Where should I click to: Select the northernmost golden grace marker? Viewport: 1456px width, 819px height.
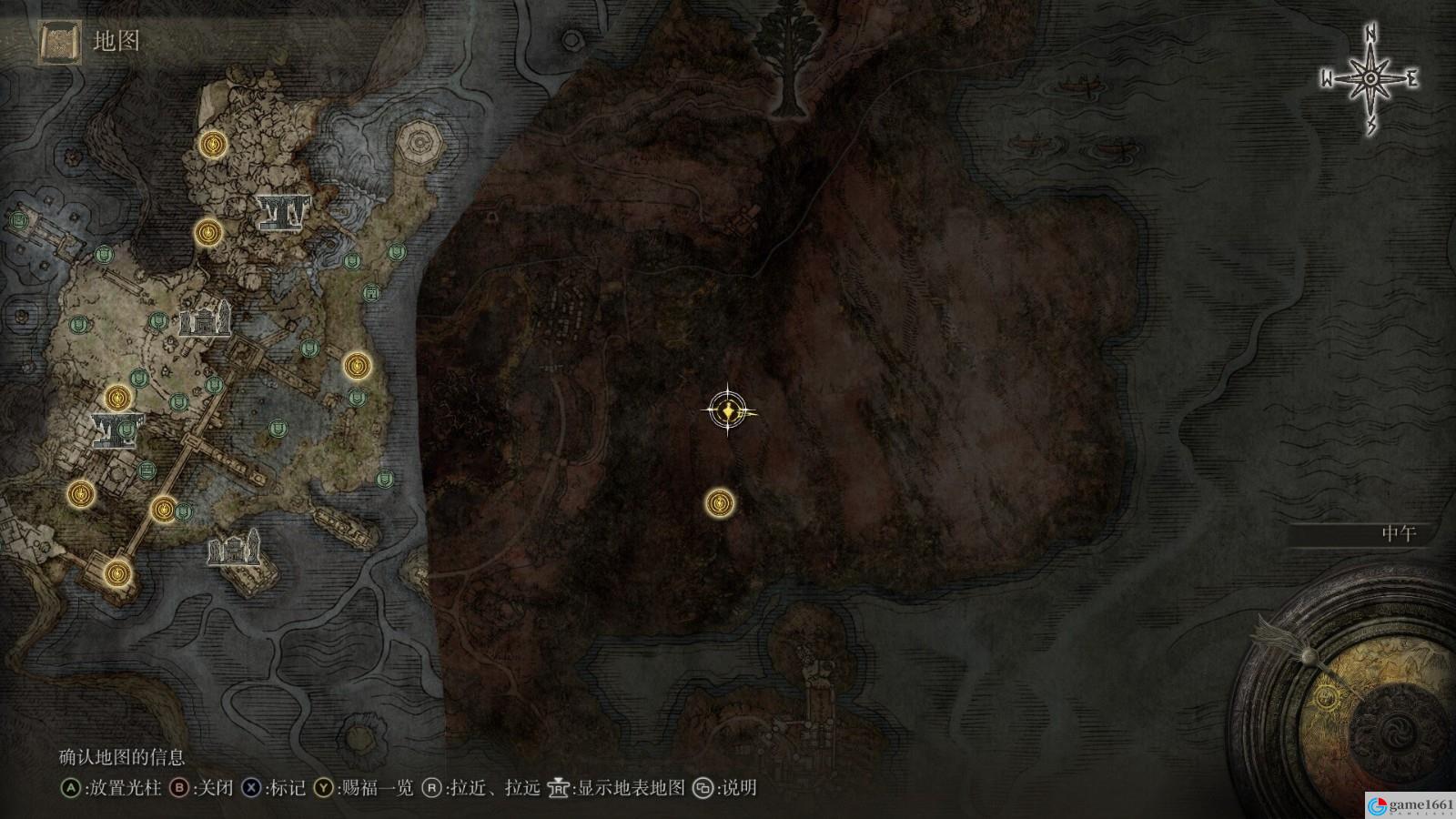pyautogui.click(x=214, y=144)
